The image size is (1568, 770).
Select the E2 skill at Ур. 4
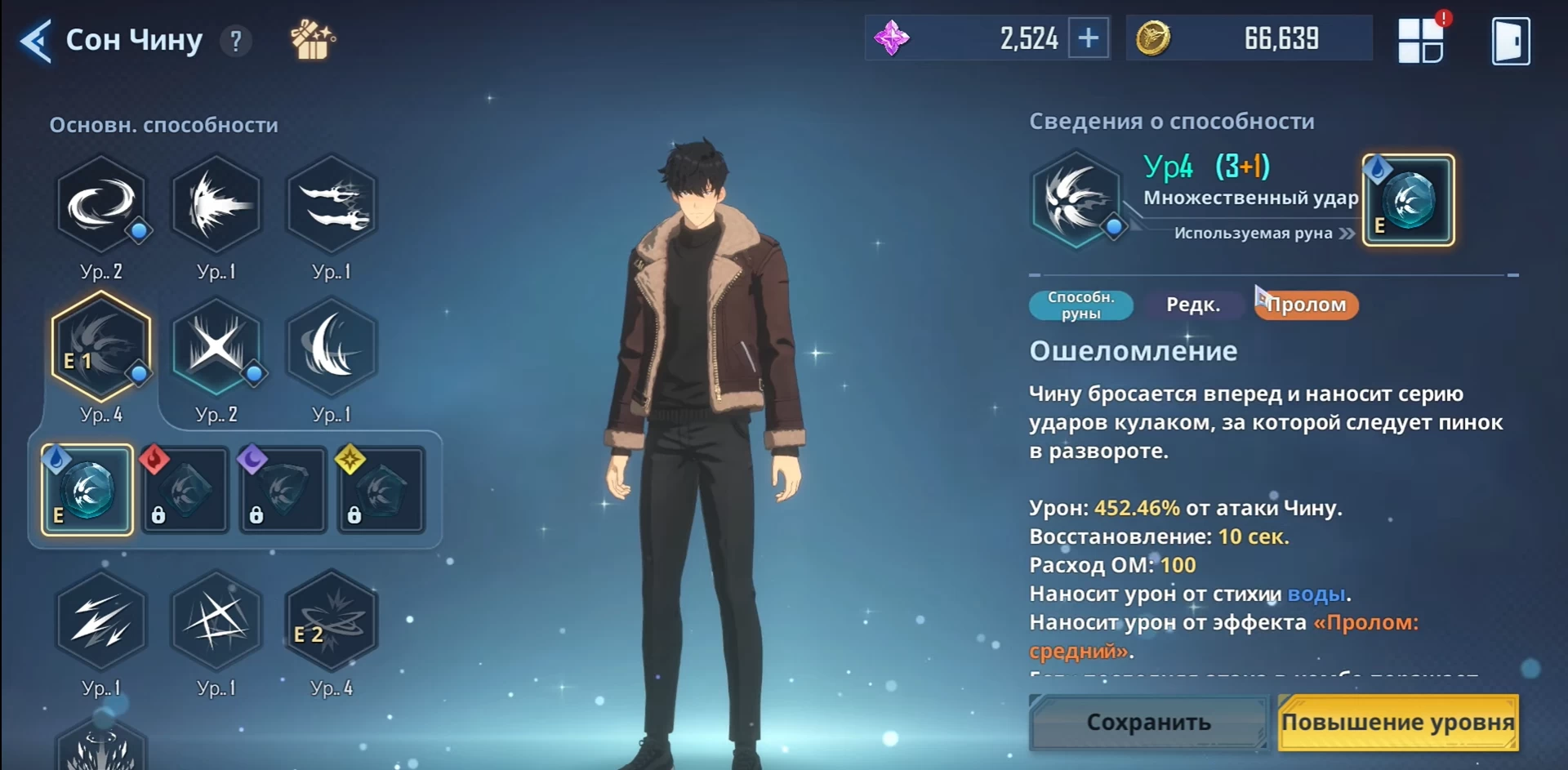tap(331, 621)
